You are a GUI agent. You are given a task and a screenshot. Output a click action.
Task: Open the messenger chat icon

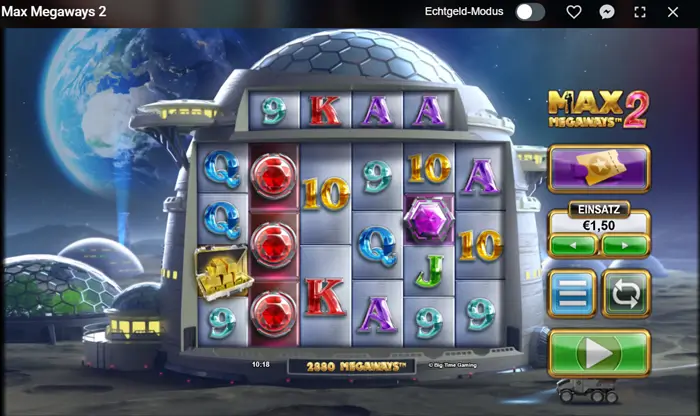(x=607, y=12)
